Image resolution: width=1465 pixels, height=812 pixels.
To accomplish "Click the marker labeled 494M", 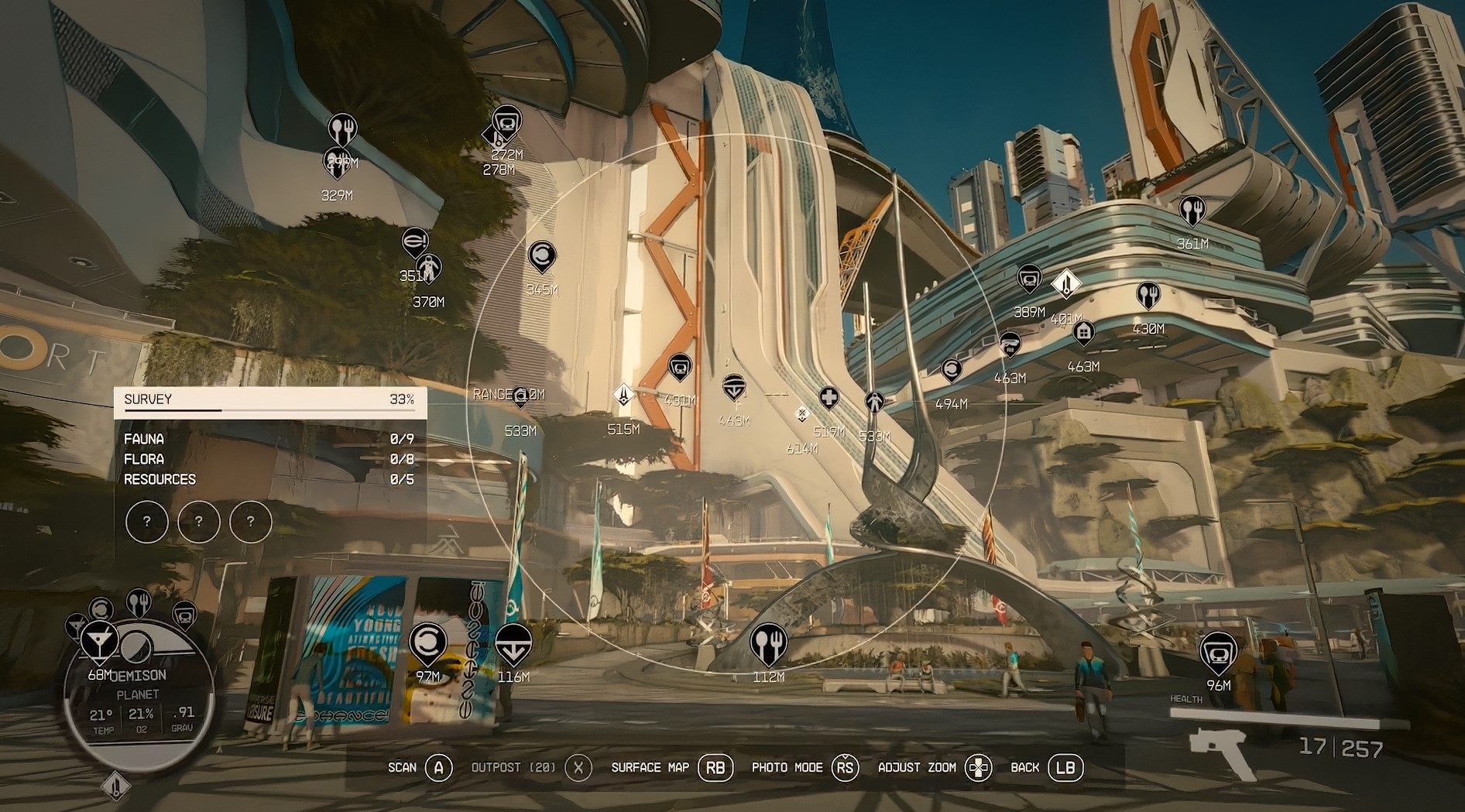I will coord(951,372).
